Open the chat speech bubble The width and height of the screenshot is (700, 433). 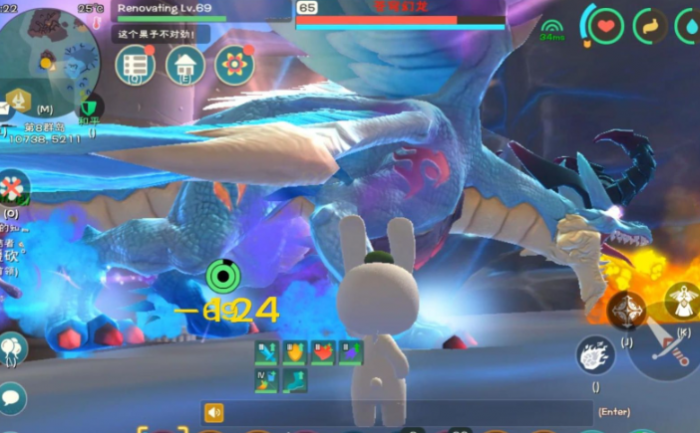pyautogui.click(x=12, y=397)
